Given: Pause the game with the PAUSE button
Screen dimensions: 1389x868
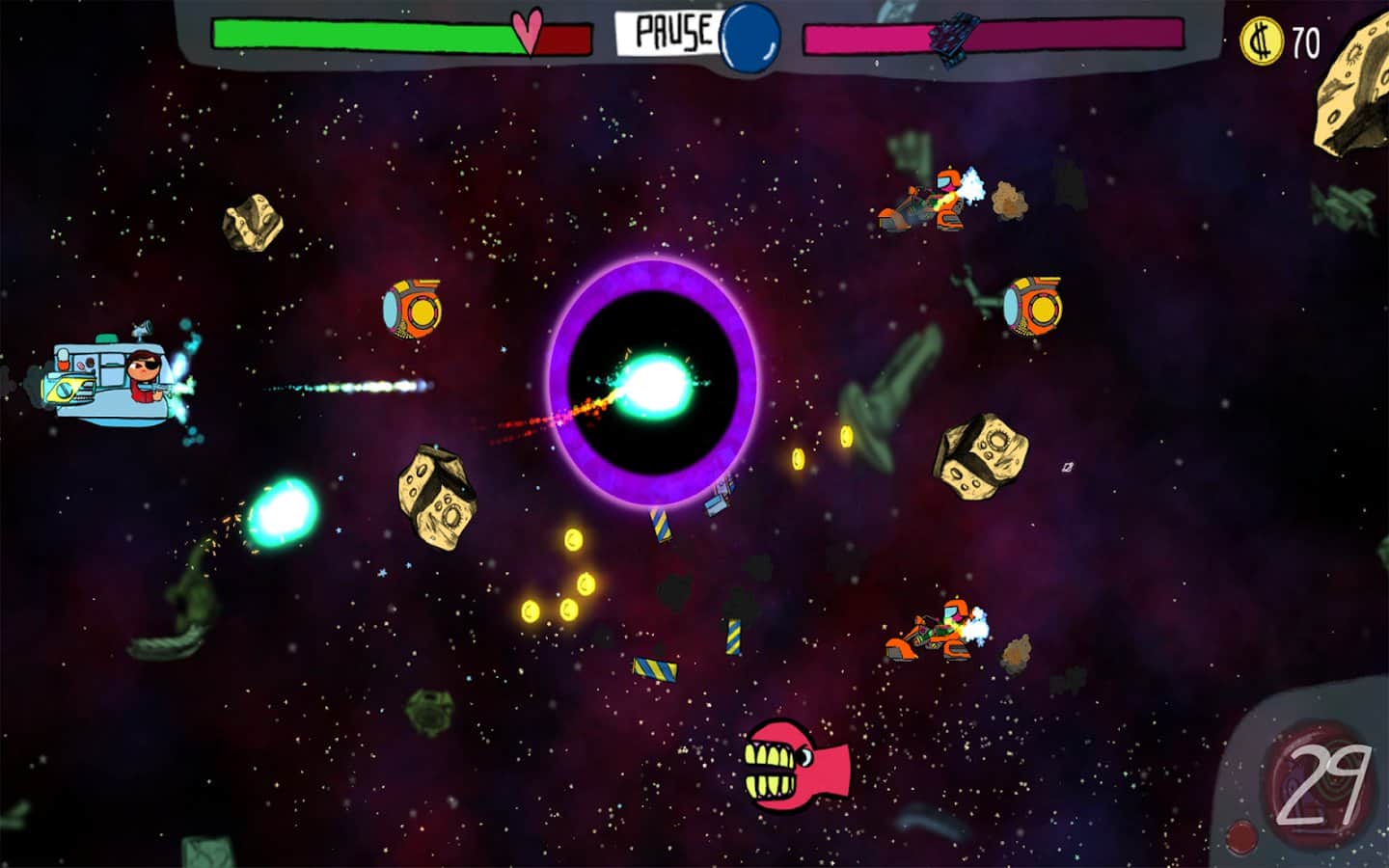Looking at the screenshot, I should point(673,33).
